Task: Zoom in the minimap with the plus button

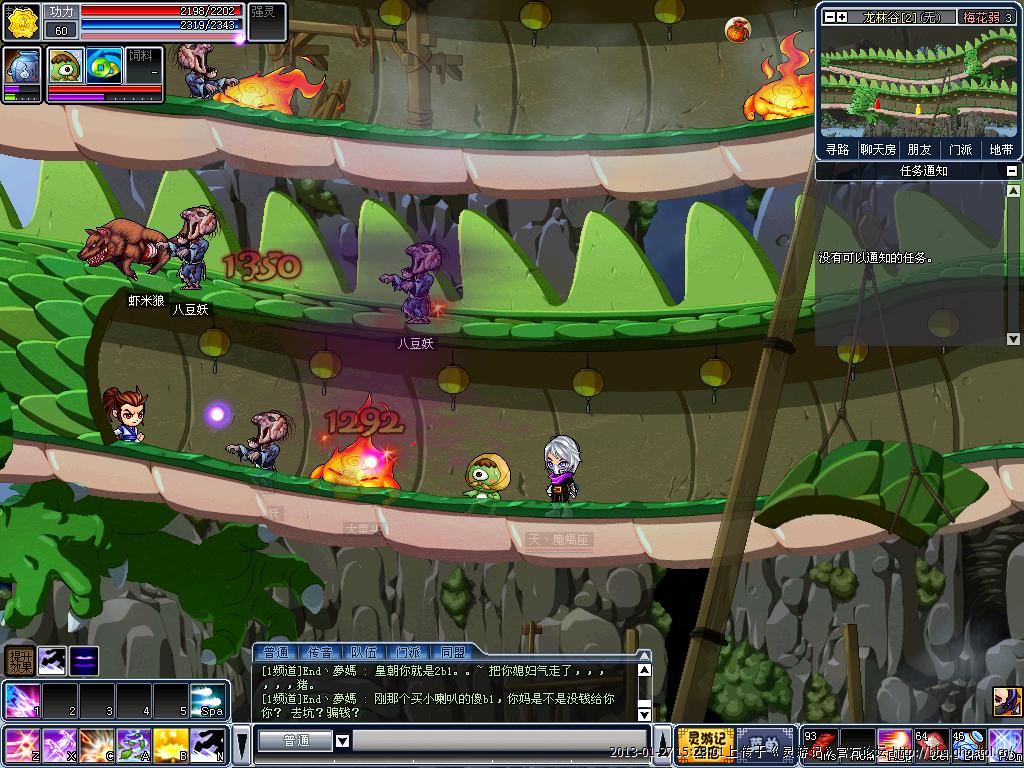Action: 842,17
